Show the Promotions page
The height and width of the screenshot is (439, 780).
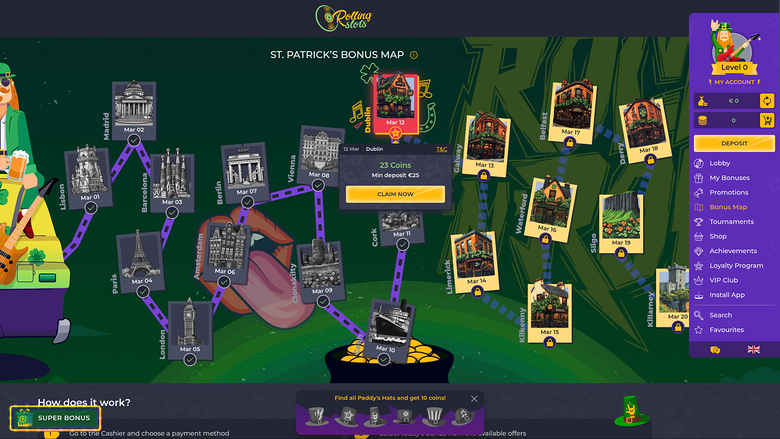[728, 192]
